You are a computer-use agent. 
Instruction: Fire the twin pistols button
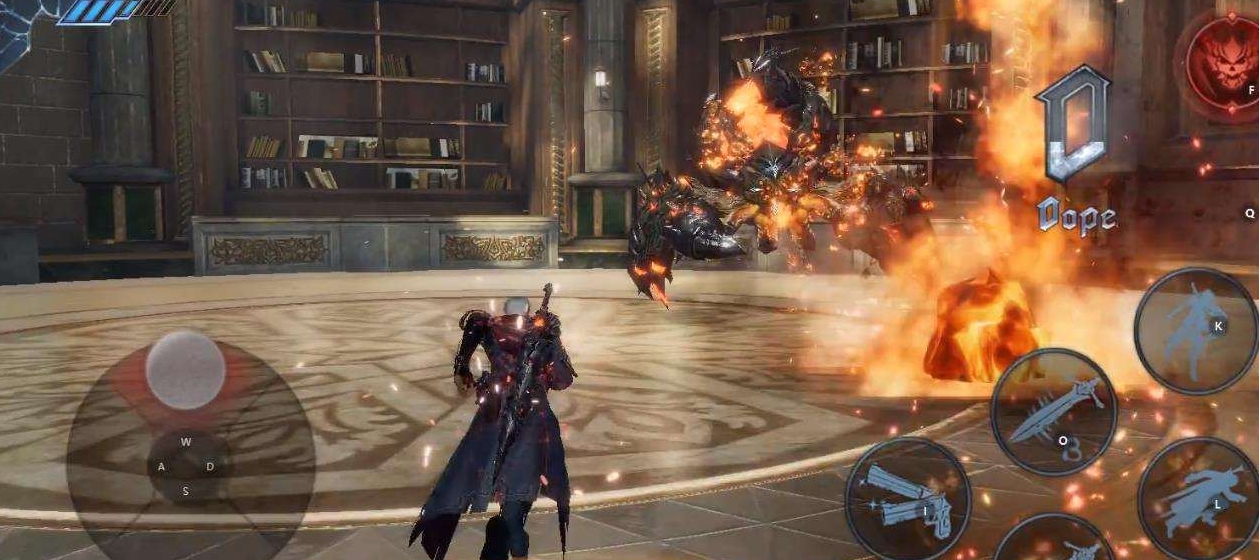(x=908, y=500)
